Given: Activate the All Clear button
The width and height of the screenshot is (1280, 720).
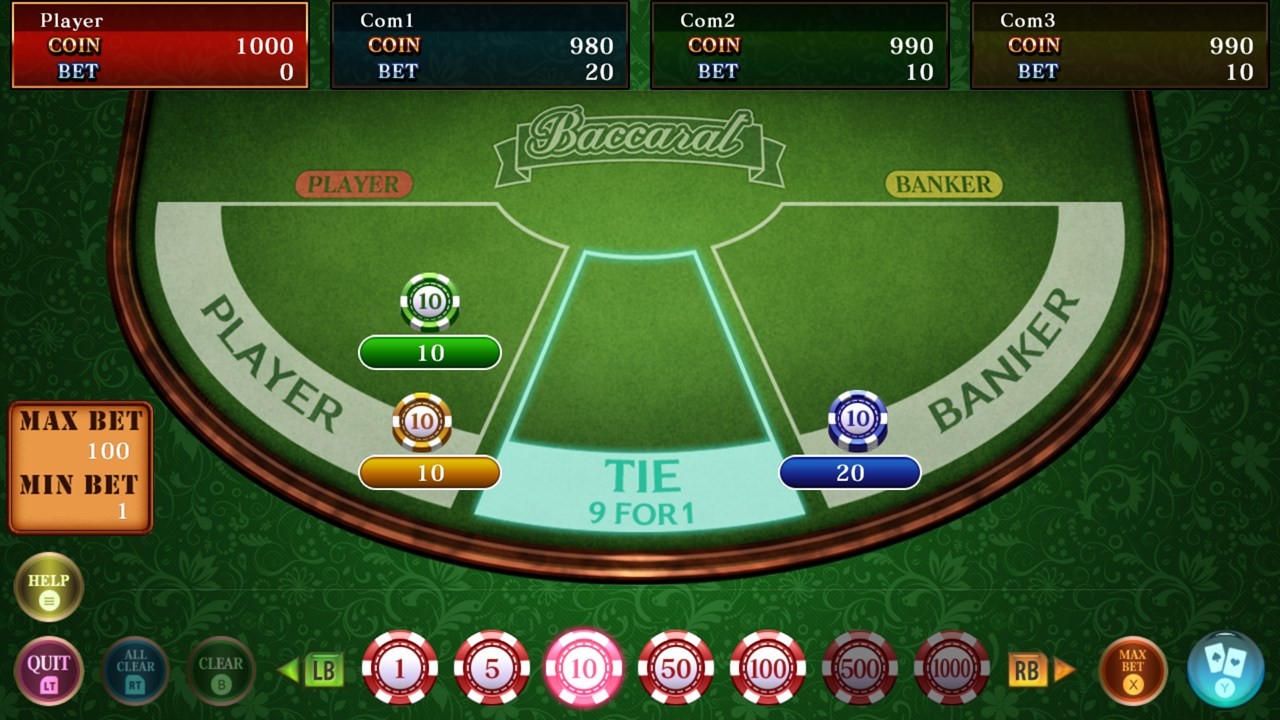Looking at the screenshot, I should [x=135, y=670].
